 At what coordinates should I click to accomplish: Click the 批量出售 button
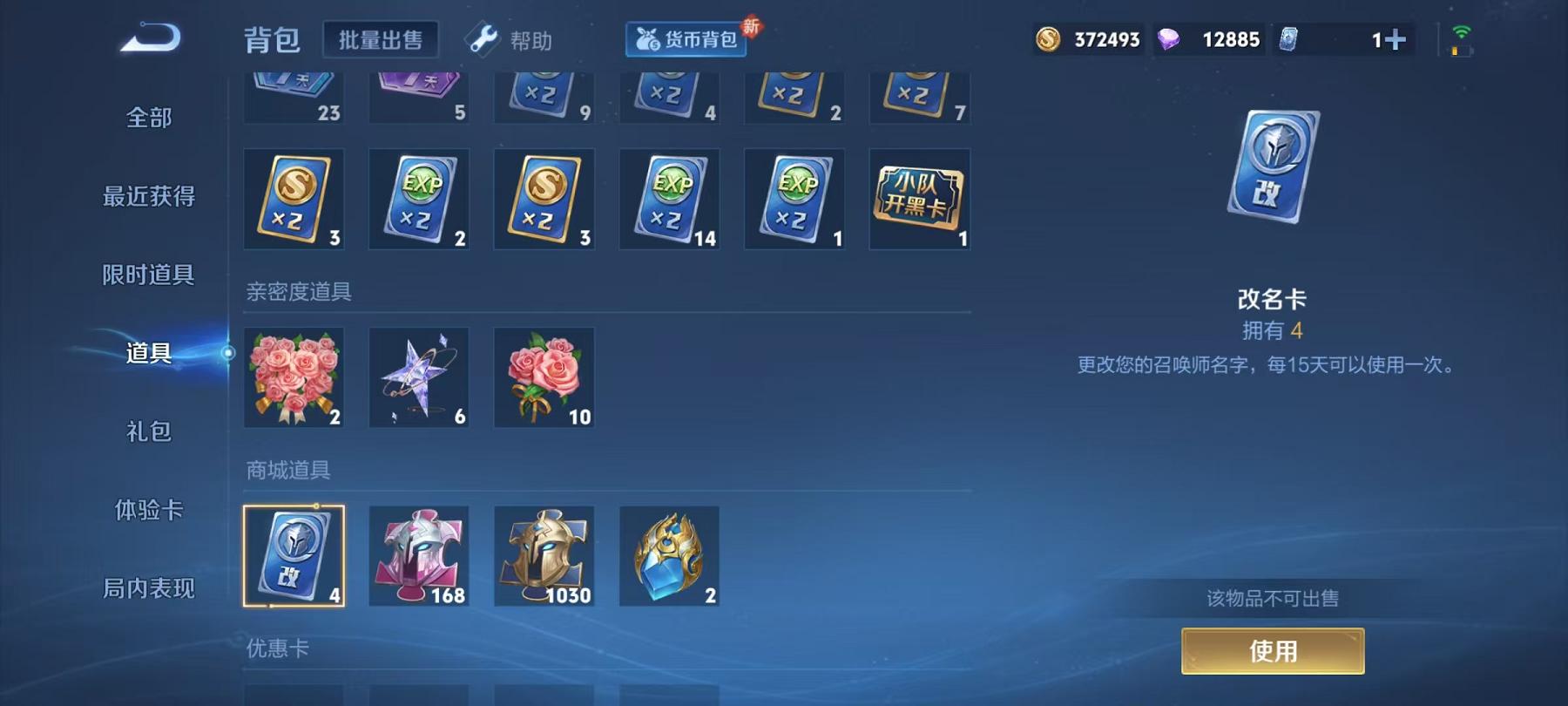381,39
